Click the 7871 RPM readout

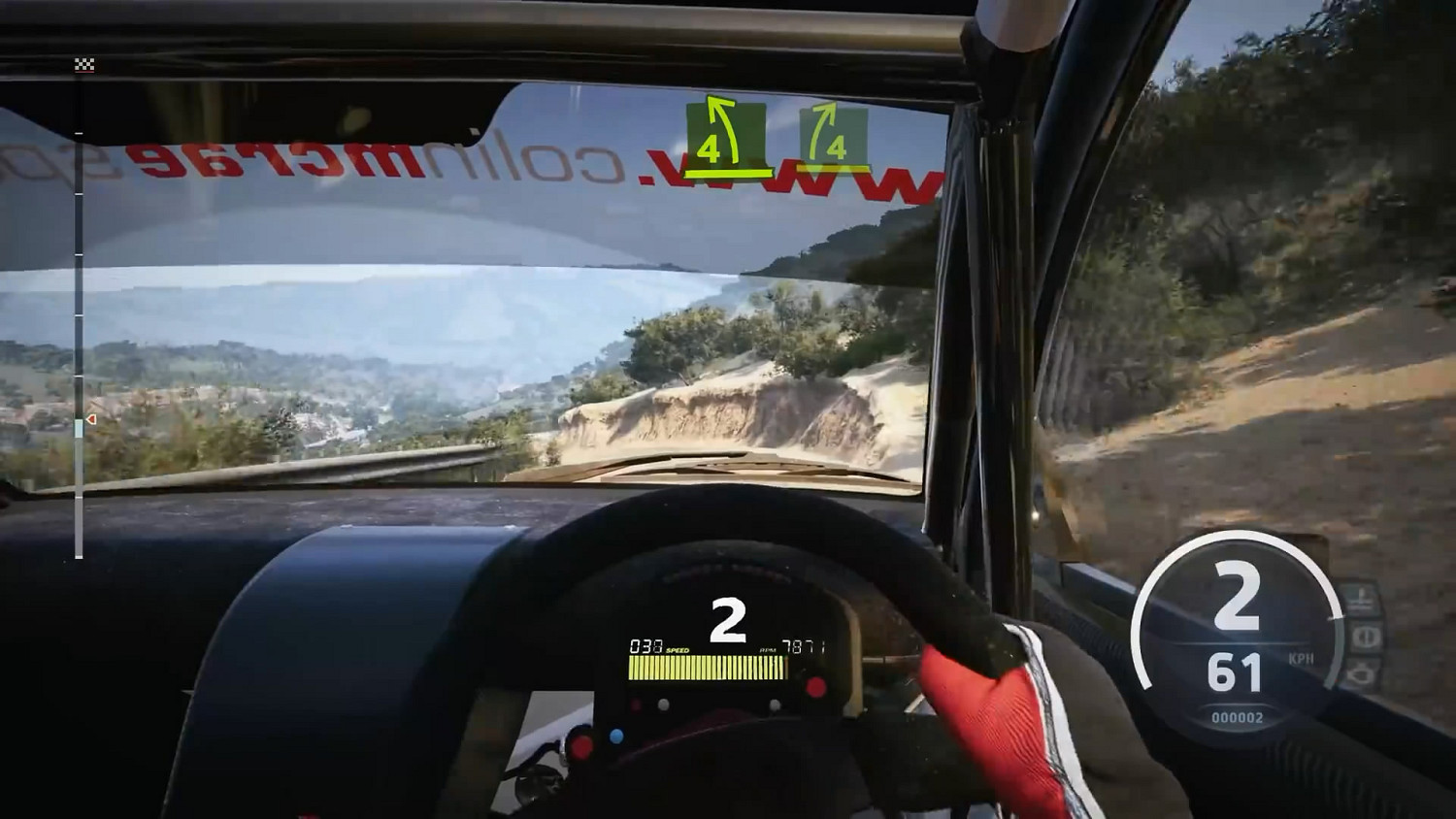[803, 643]
